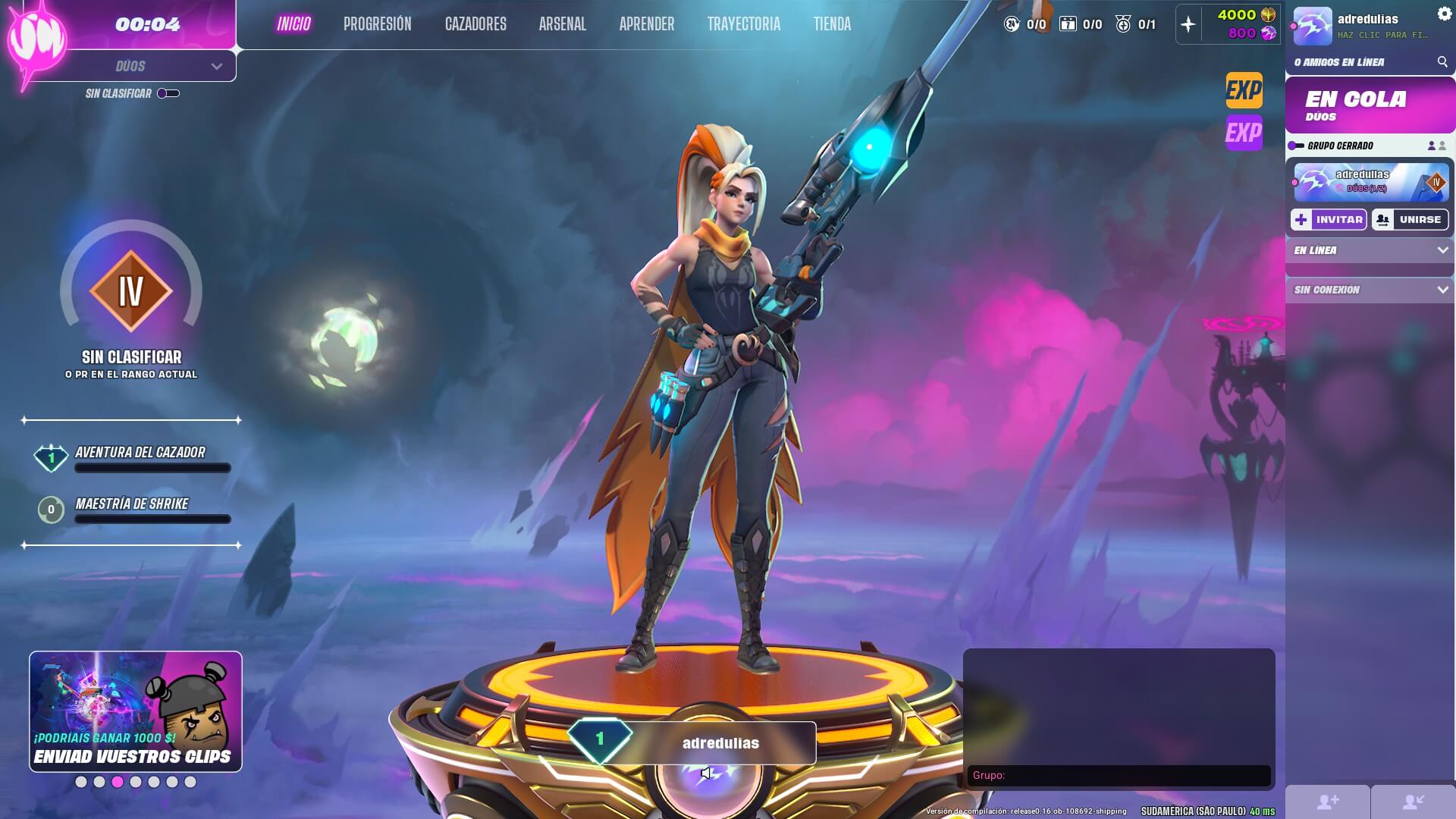
Task: Go to the Arsenal tab
Action: pyautogui.click(x=562, y=24)
